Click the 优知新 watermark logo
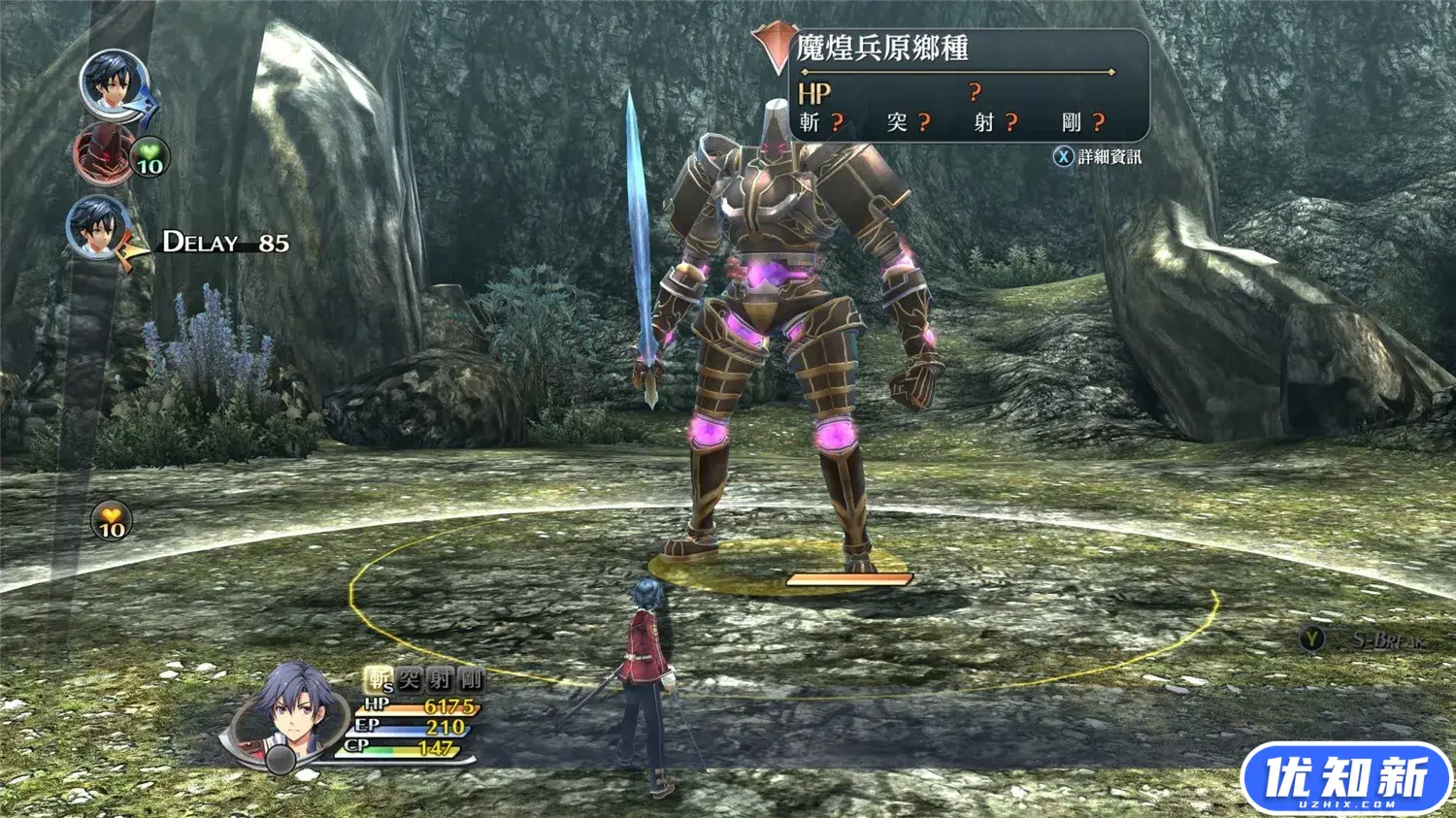The height and width of the screenshot is (818, 1456). click(1345, 779)
